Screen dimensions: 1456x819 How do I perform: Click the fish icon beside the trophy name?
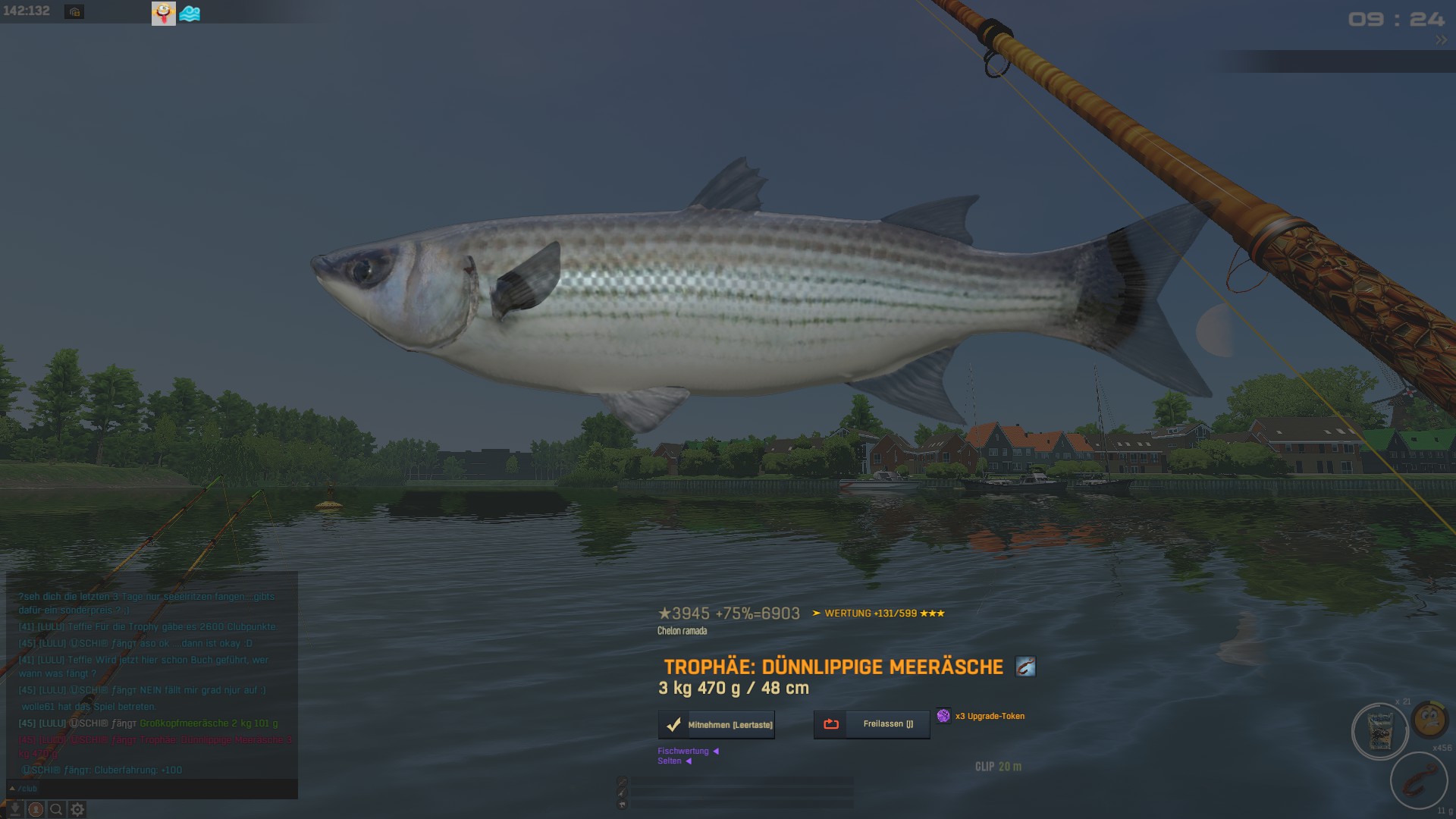pyautogui.click(x=1025, y=667)
